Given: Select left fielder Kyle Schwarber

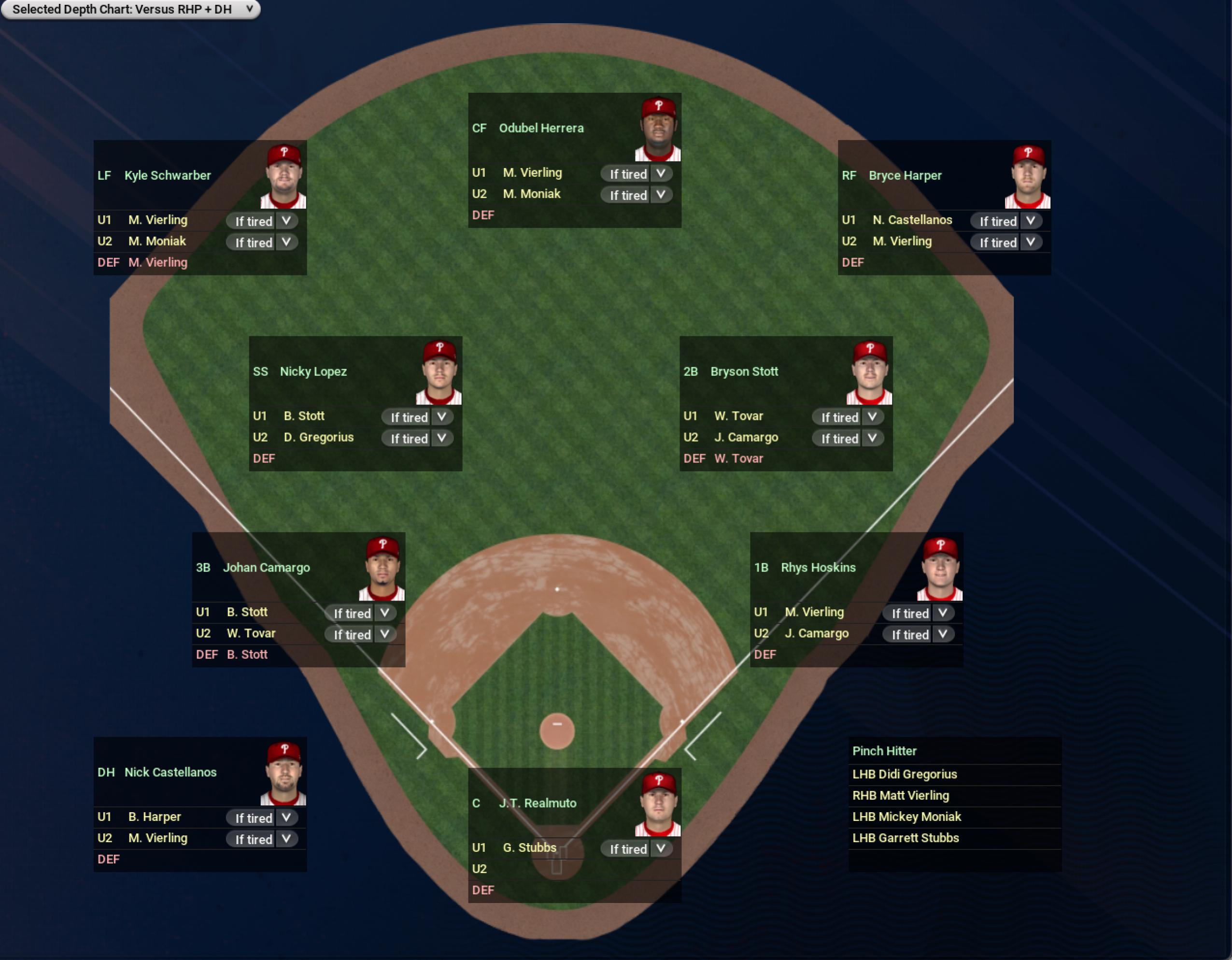Looking at the screenshot, I should 168,175.
